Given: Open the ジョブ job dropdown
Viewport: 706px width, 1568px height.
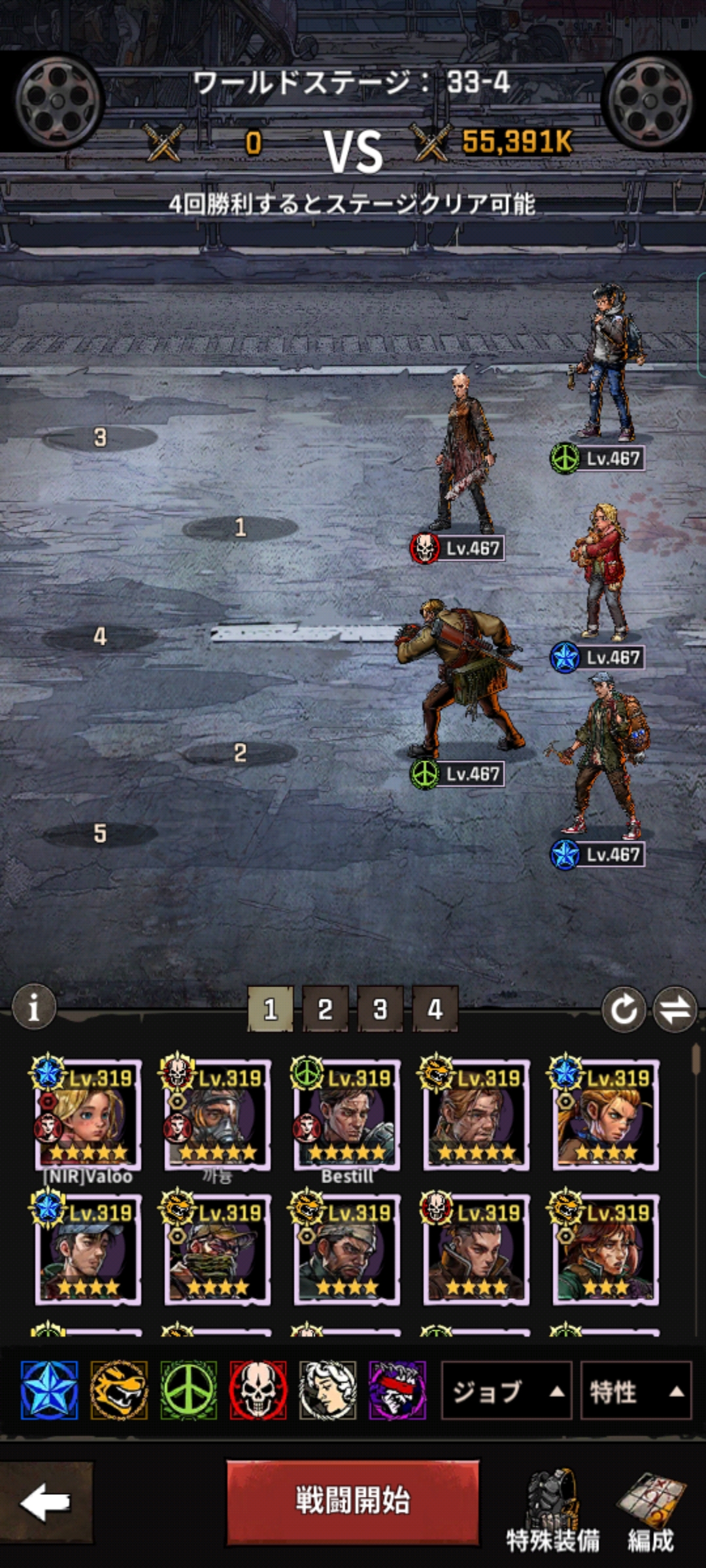Looking at the screenshot, I should click(507, 1391).
